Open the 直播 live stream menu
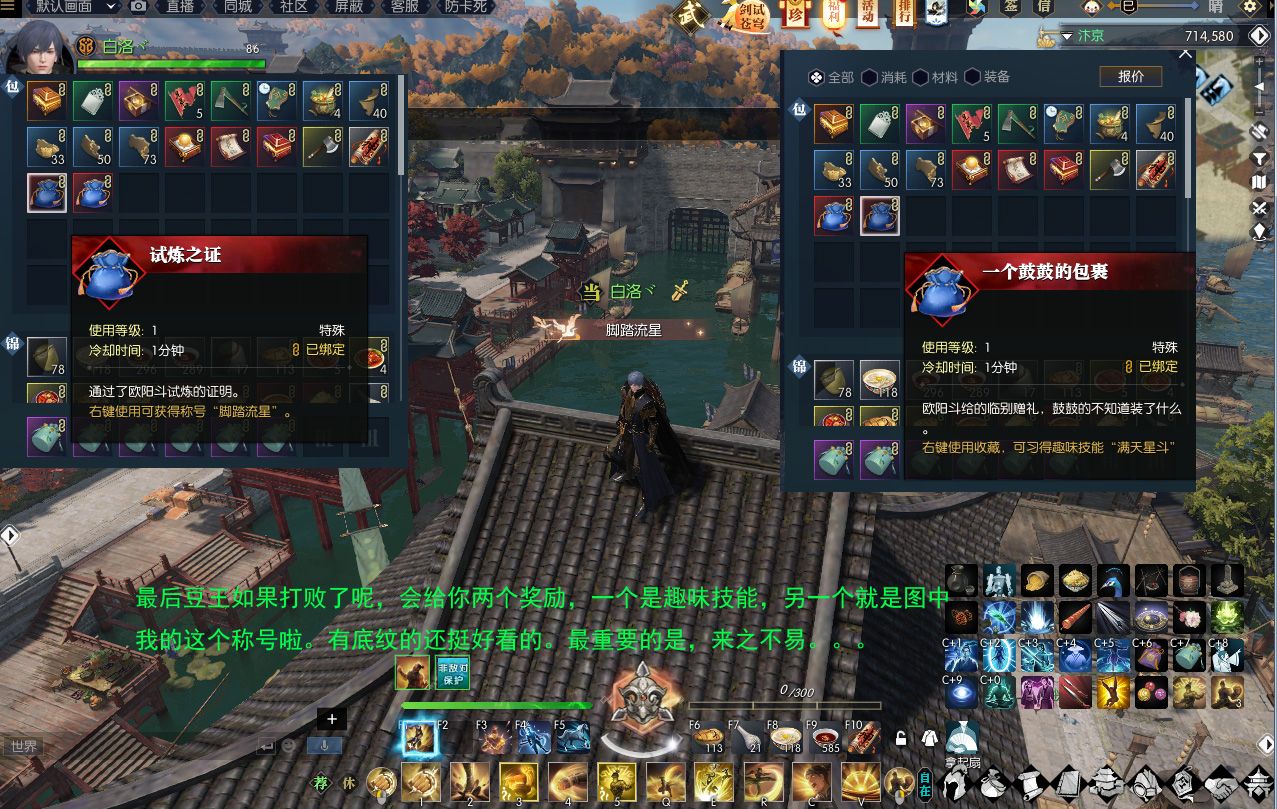The image size is (1277, 809). (x=180, y=7)
